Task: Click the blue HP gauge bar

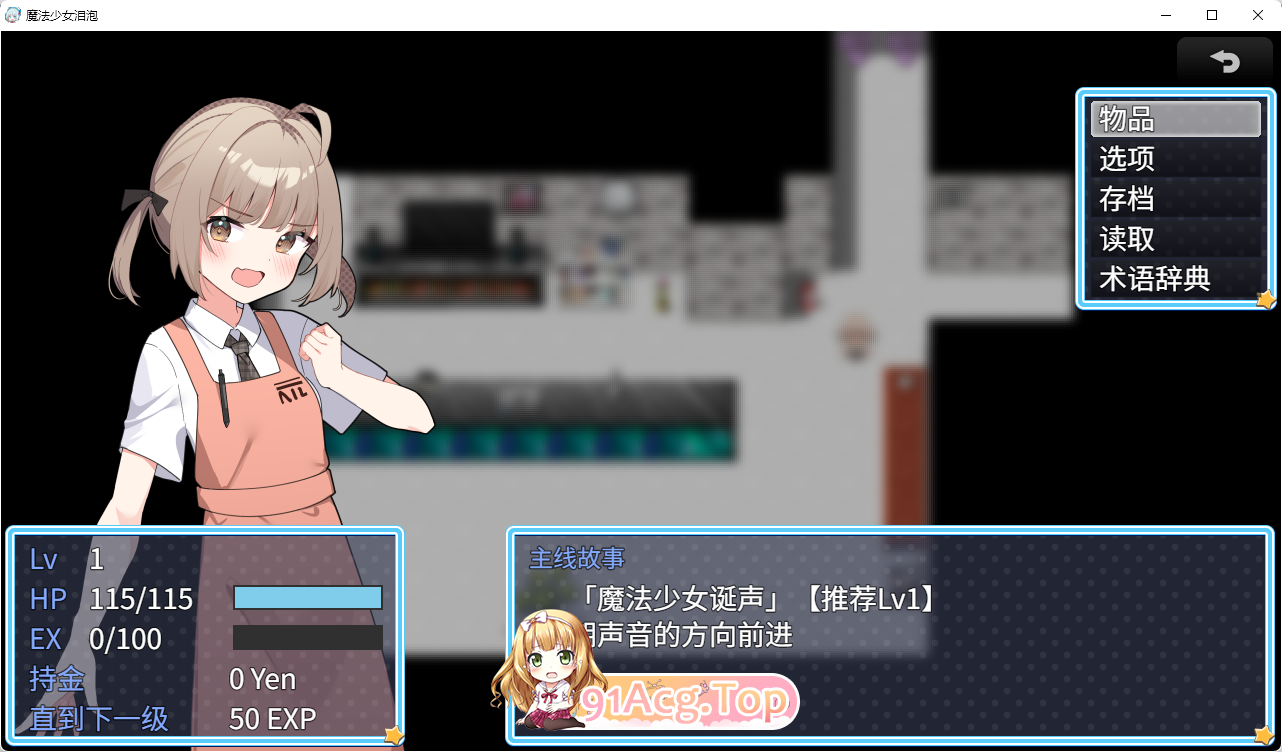Action: click(308, 597)
